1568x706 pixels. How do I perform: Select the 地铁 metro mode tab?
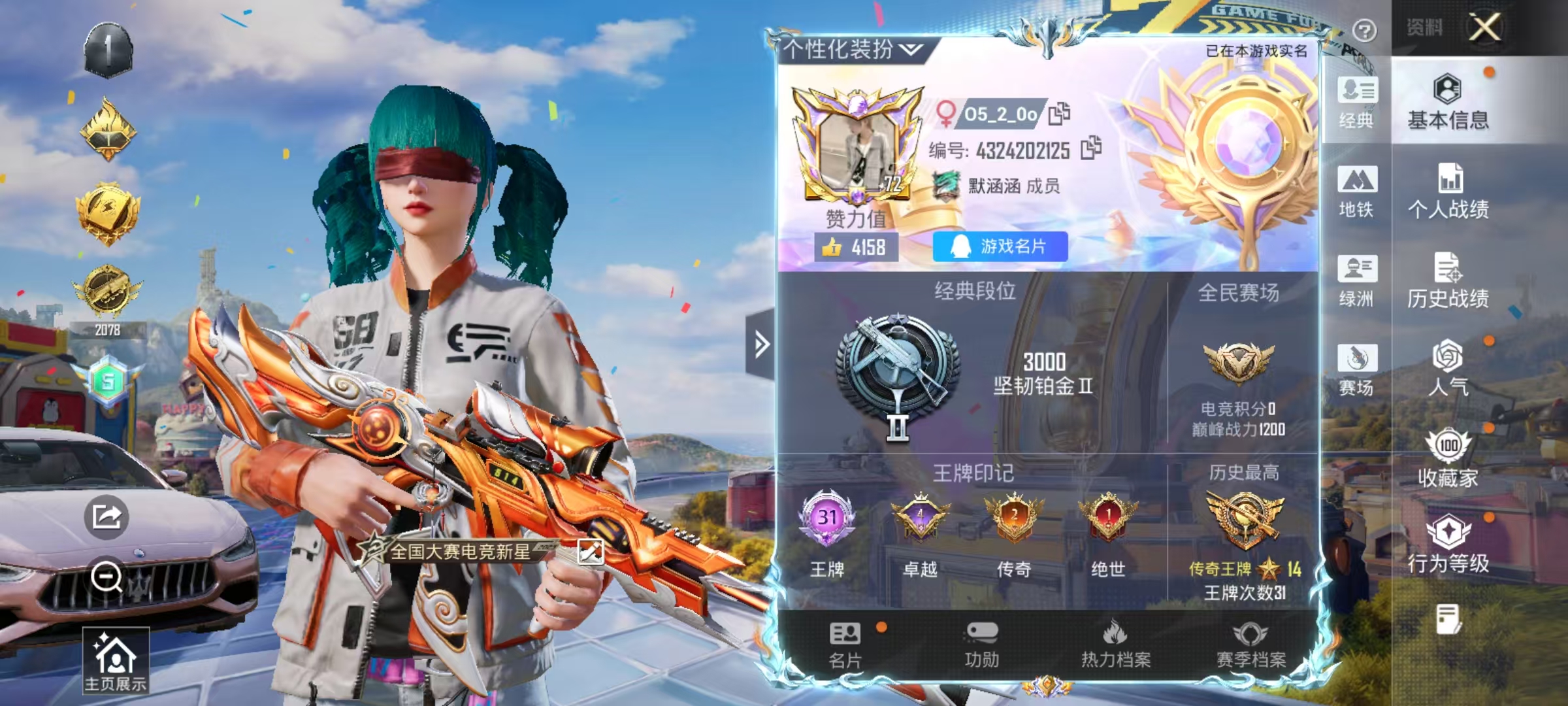click(1356, 191)
